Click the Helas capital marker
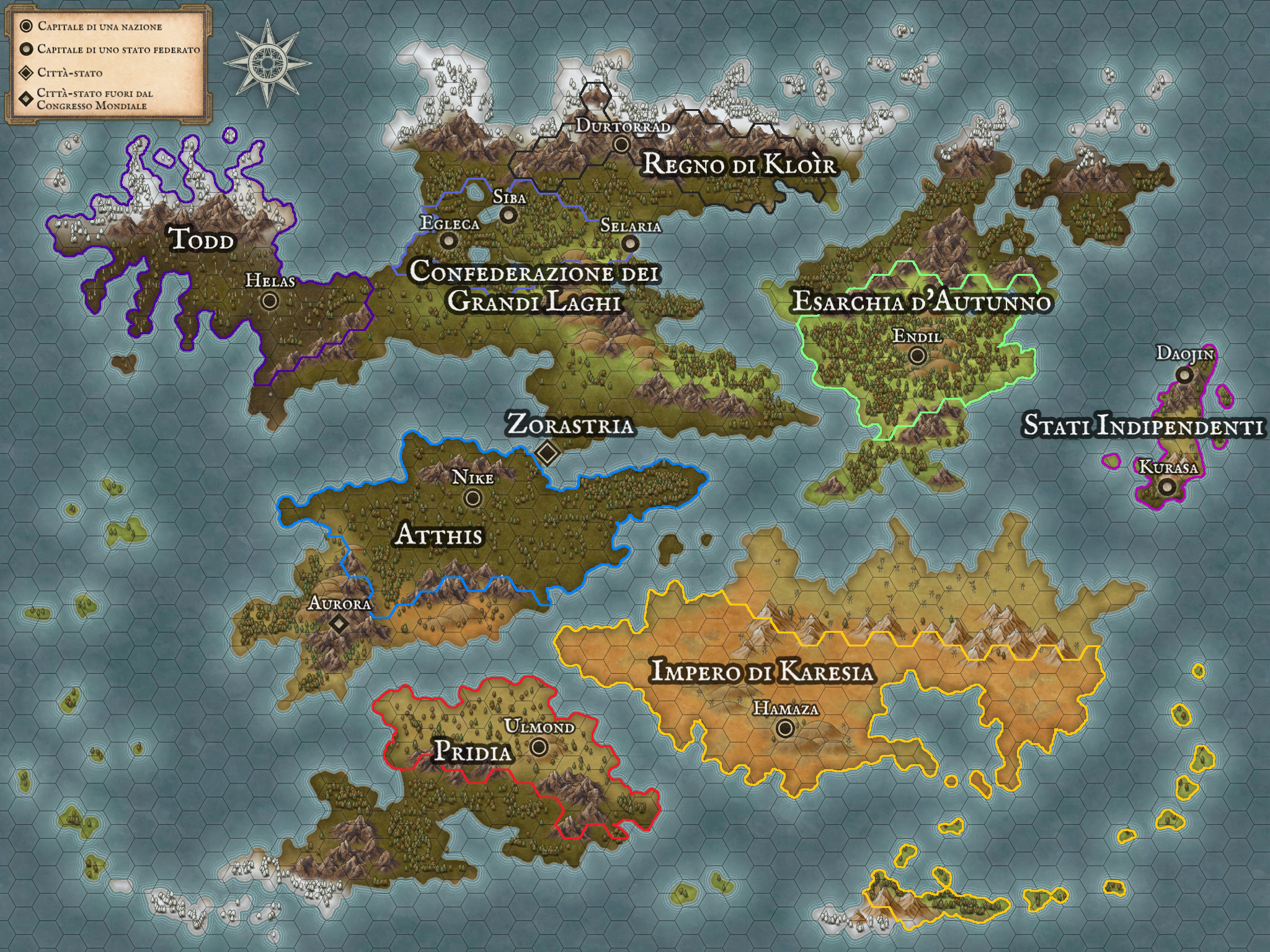 coord(270,301)
